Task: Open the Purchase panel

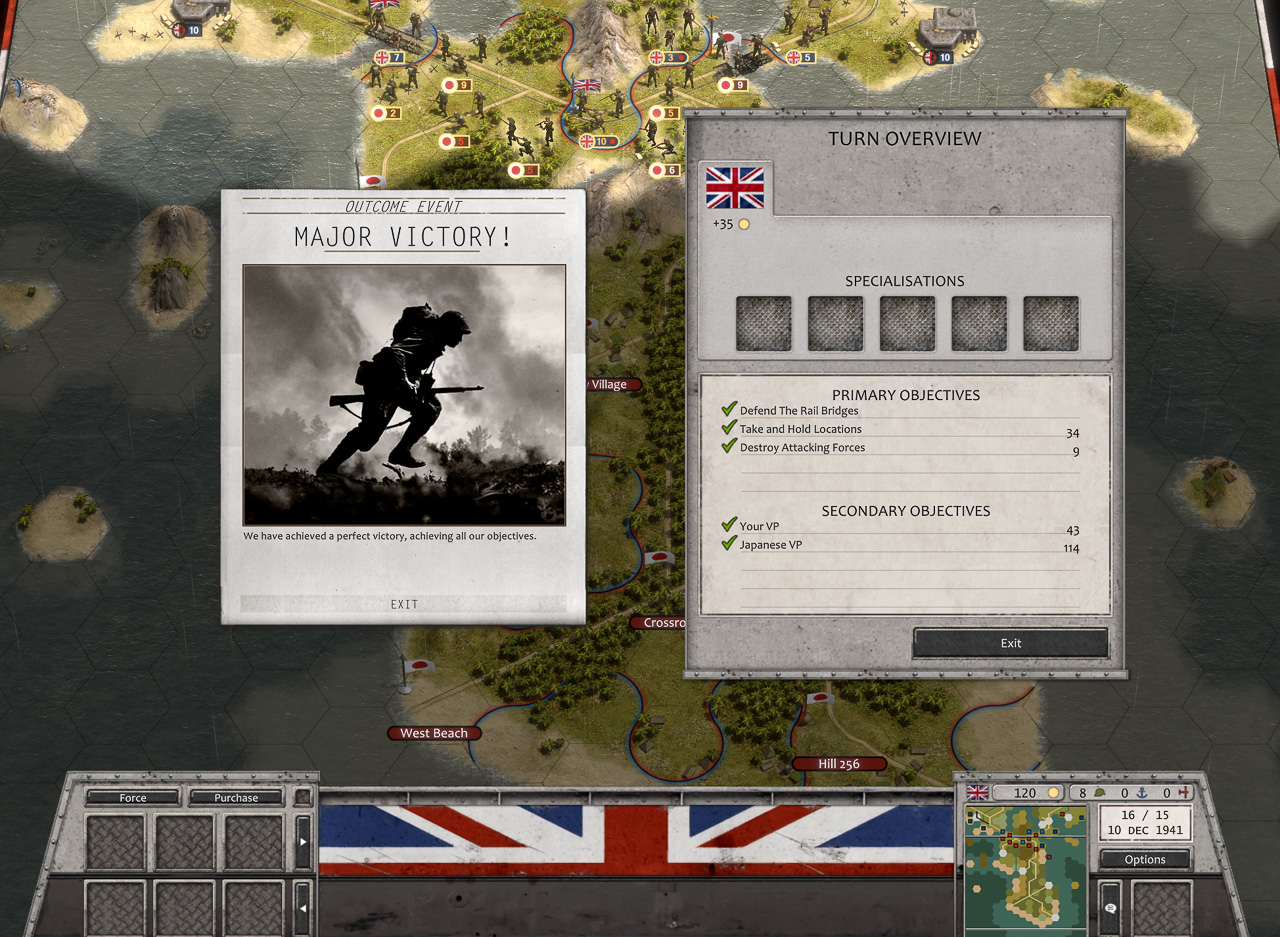Action: [x=235, y=797]
